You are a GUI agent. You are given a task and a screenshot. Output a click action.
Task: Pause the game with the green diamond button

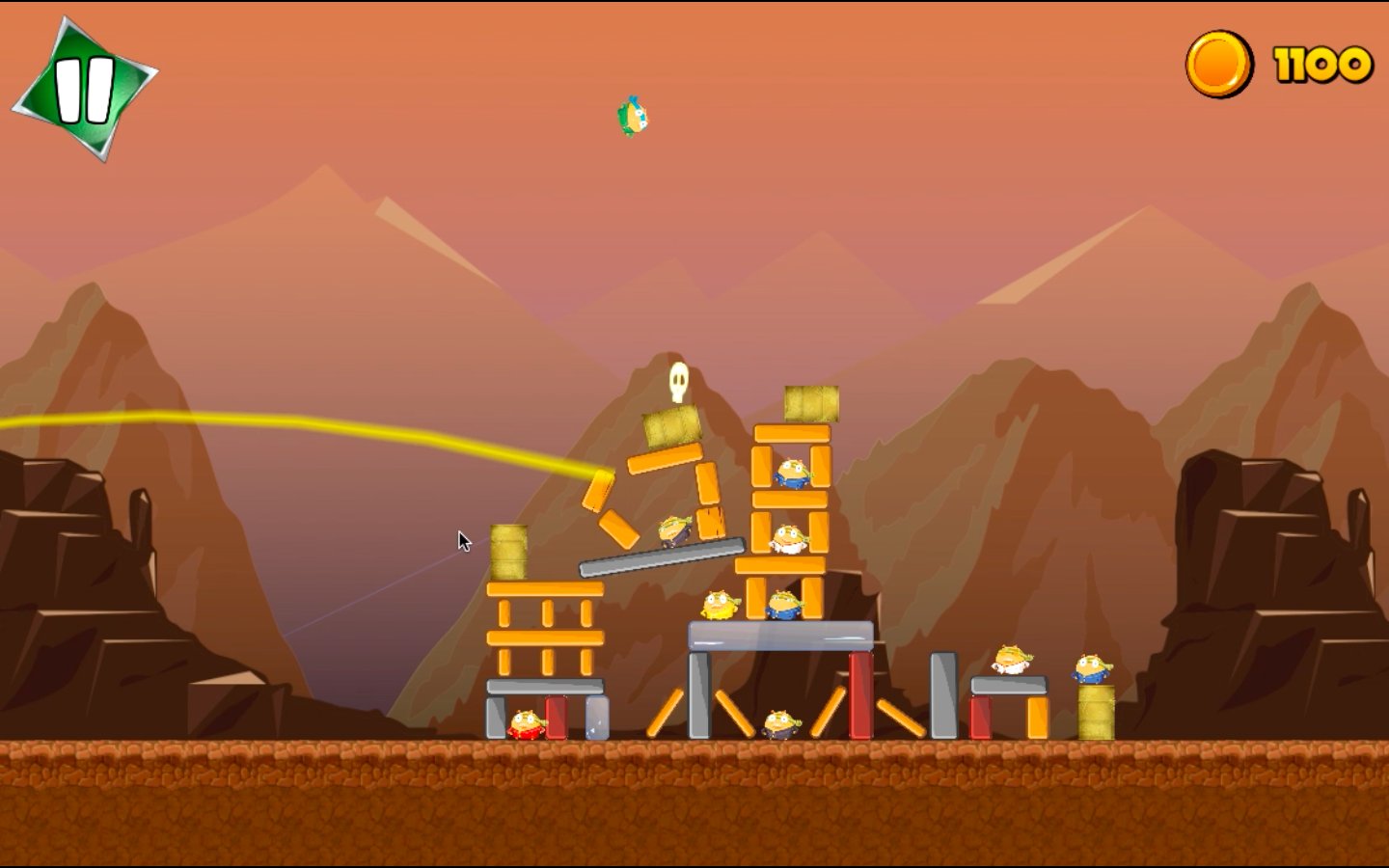(85, 89)
